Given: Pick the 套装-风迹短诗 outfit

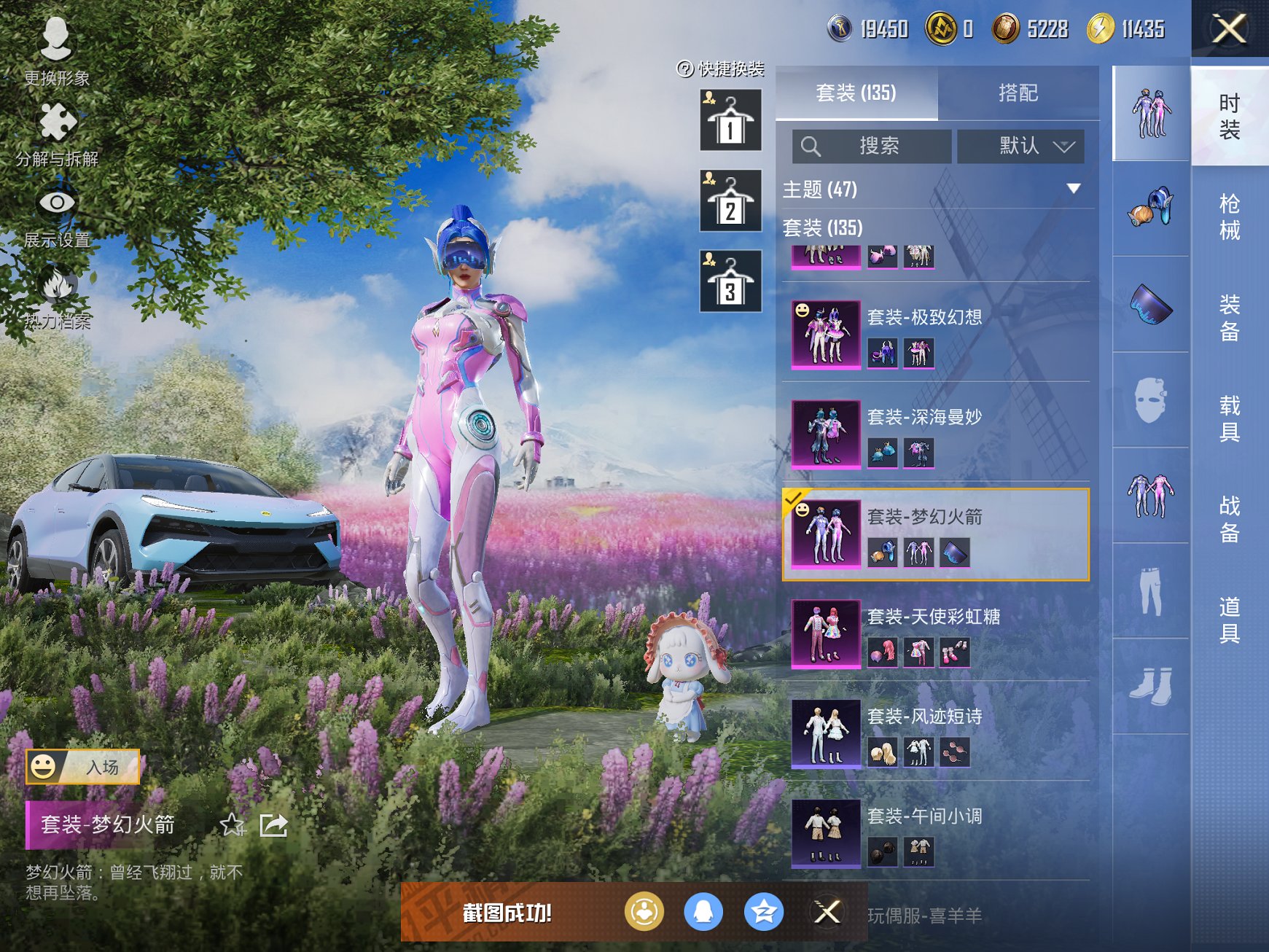Looking at the screenshot, I should coord(936,734).
